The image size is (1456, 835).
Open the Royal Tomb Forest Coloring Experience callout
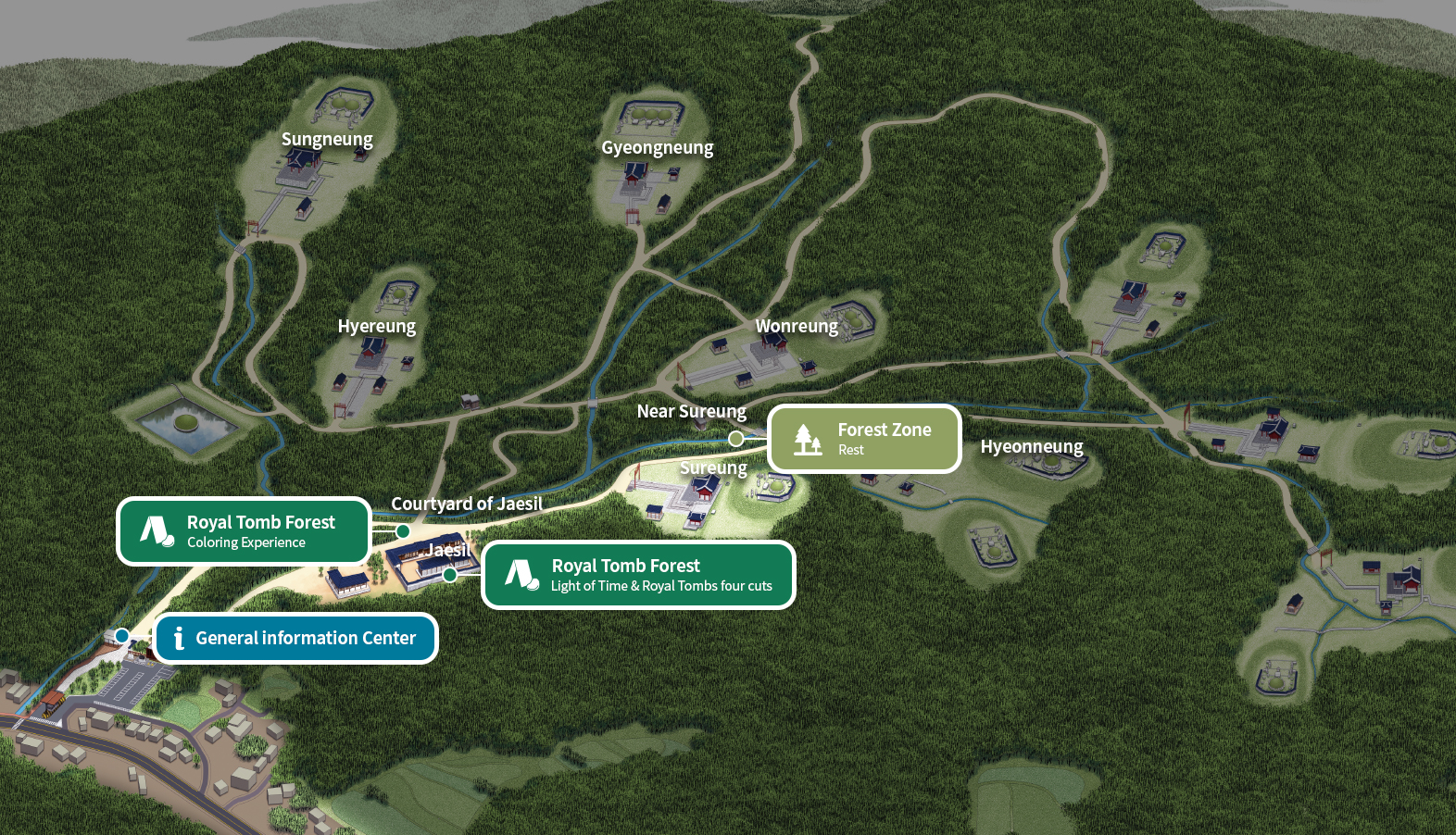click(x=244, y=531)
